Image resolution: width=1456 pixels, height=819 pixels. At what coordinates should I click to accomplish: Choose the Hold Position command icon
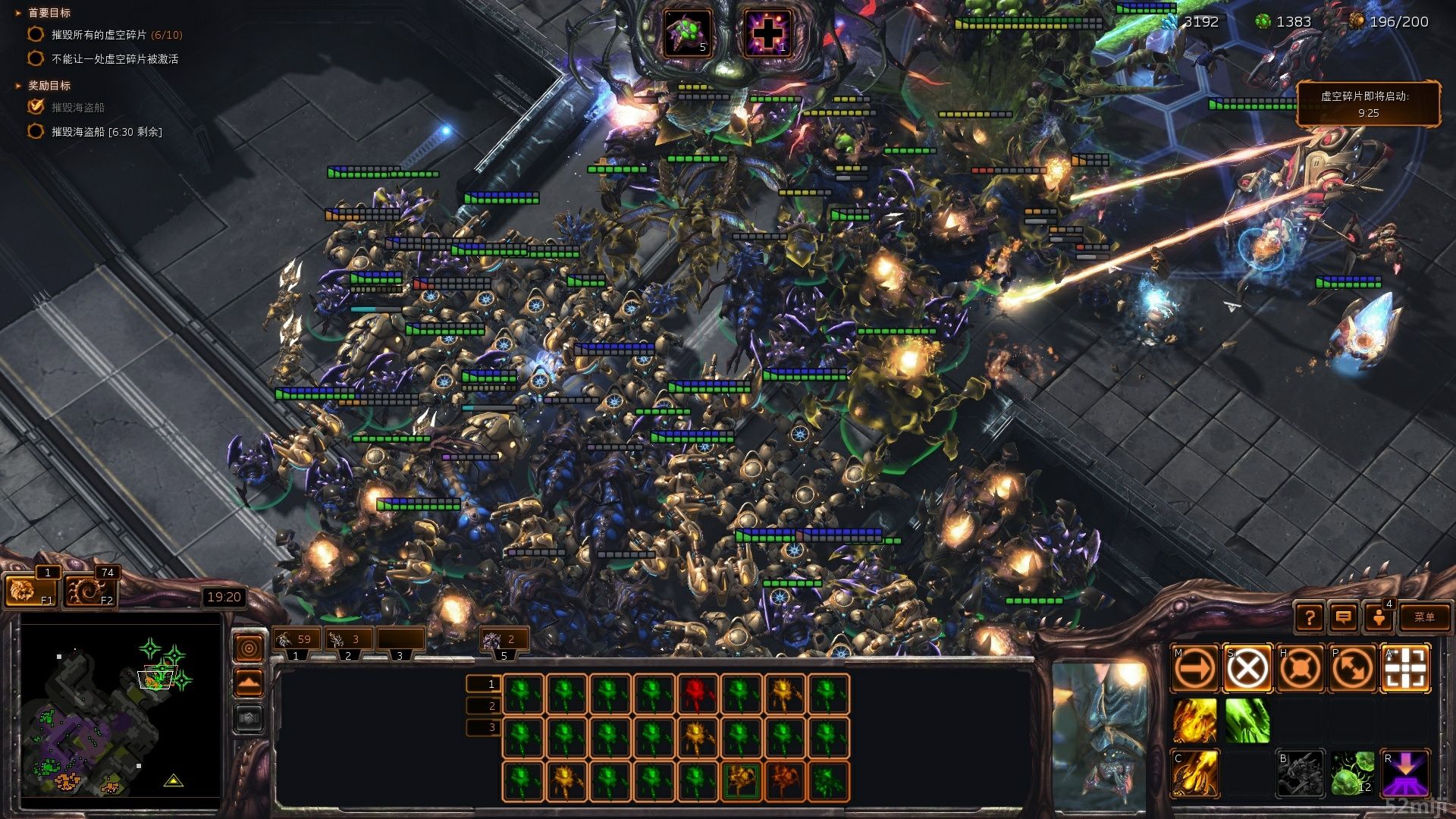(x=1300, y=669)
